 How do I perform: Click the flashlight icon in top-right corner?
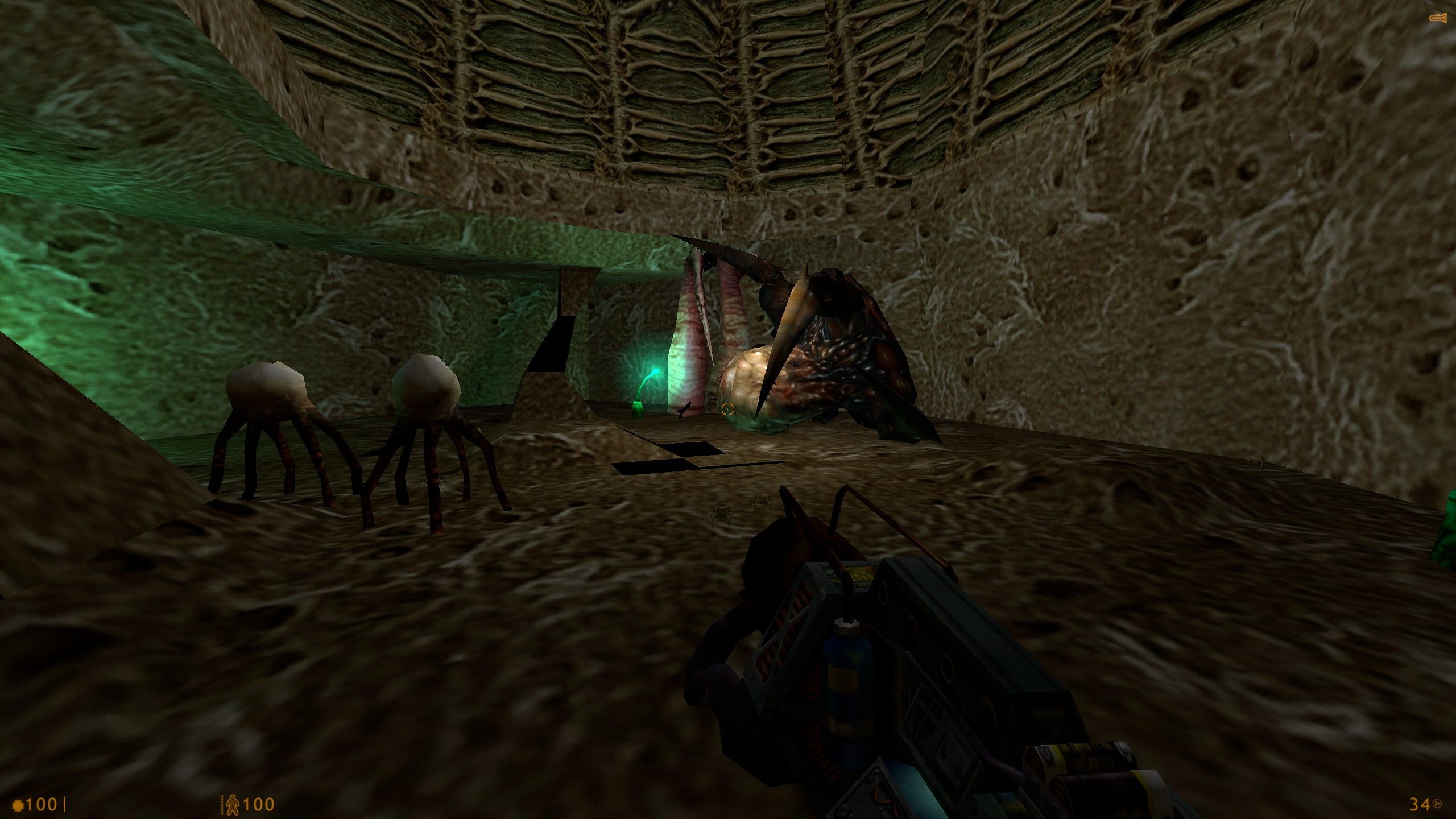1438,17
